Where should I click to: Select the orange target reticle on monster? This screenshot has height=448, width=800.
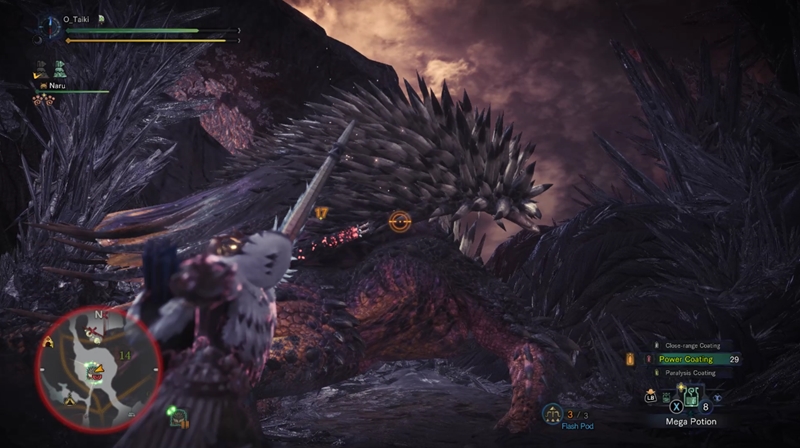point(400,220)
